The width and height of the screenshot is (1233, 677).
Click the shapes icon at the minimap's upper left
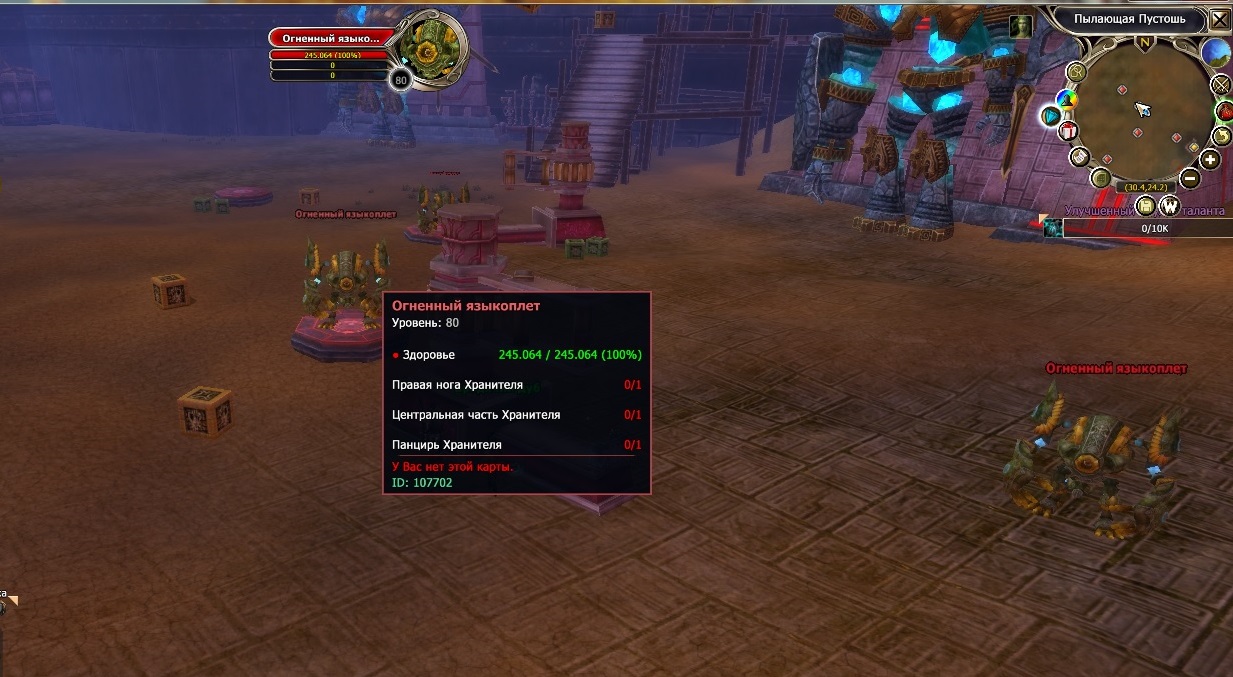pyautogui.click(x=1076, y=71)
